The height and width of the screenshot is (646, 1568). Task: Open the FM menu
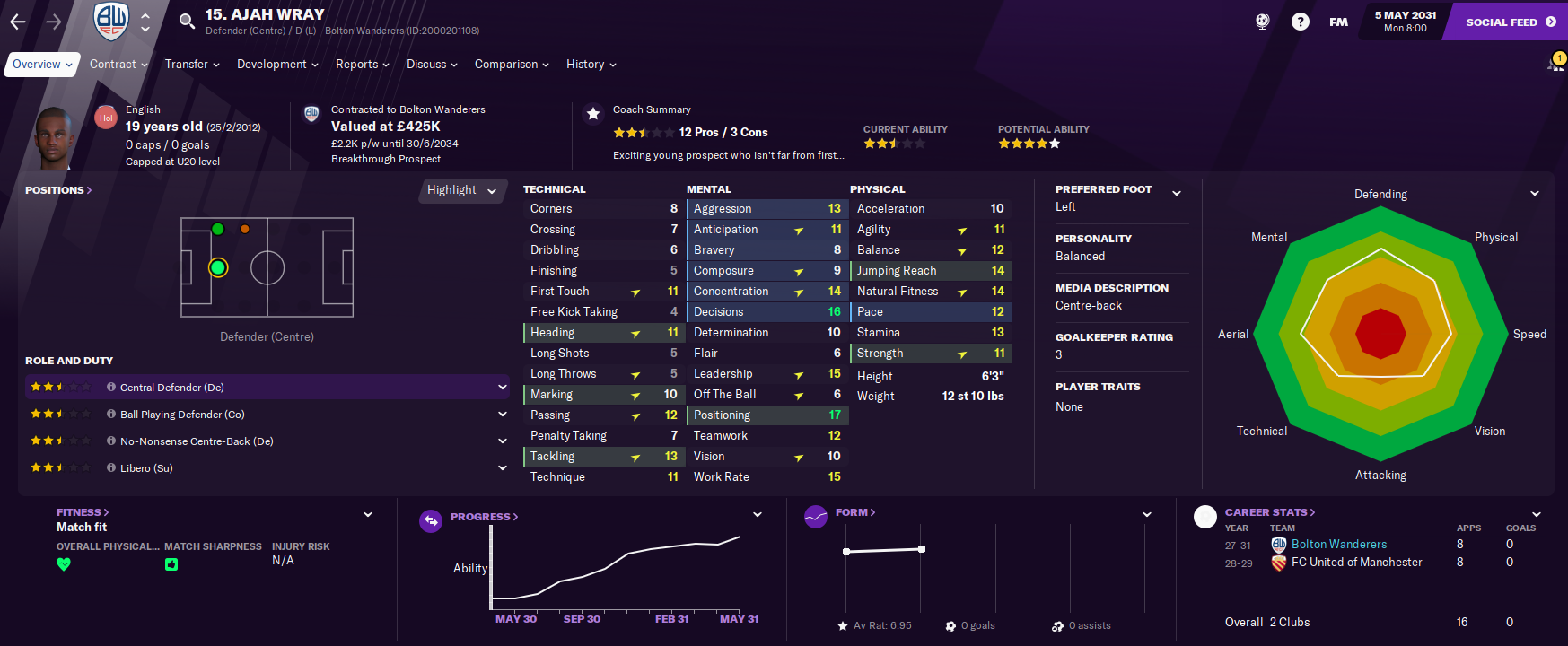click(1338, 22)
